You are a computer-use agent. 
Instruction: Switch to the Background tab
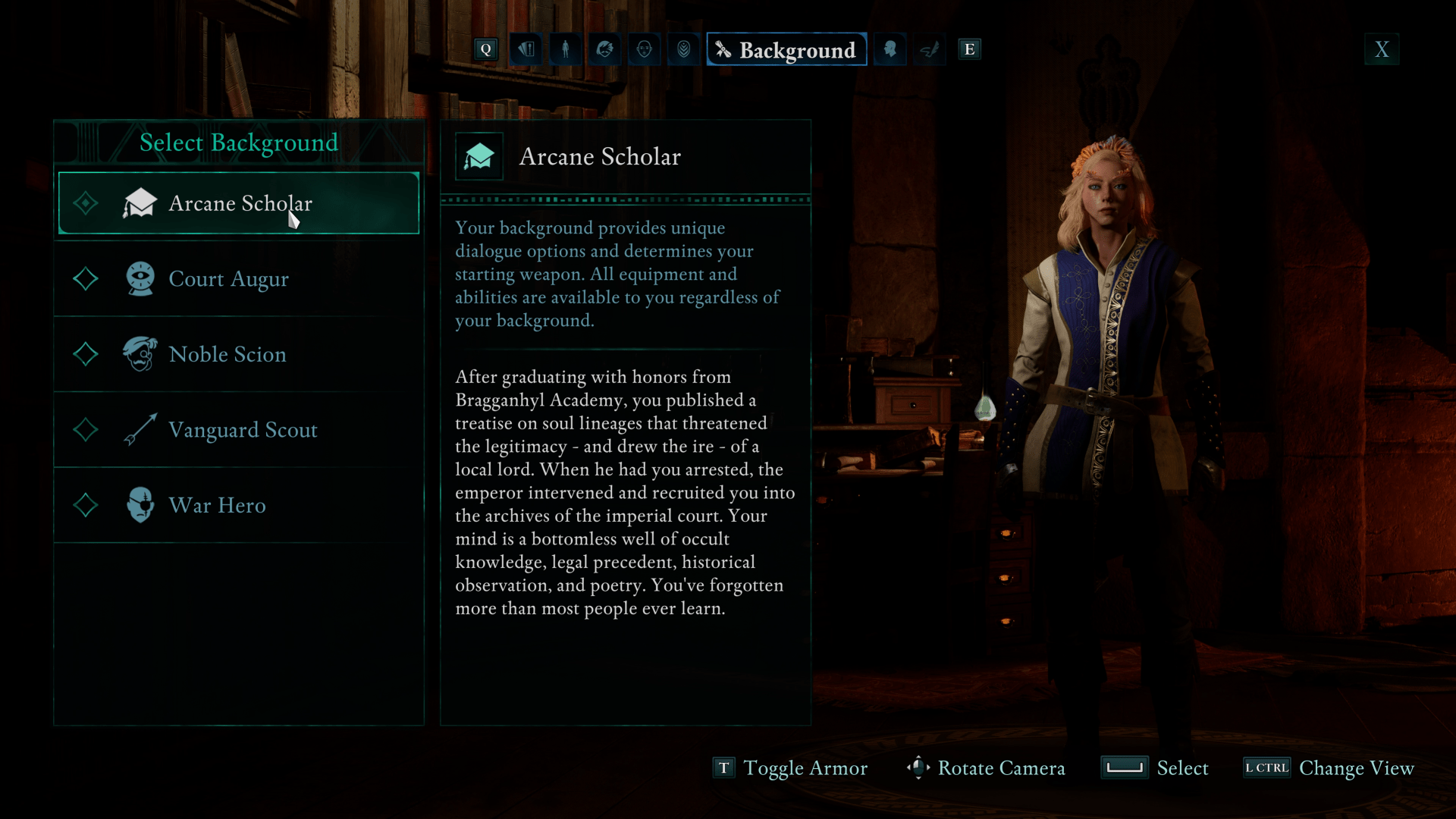click(x=786, y=49)
